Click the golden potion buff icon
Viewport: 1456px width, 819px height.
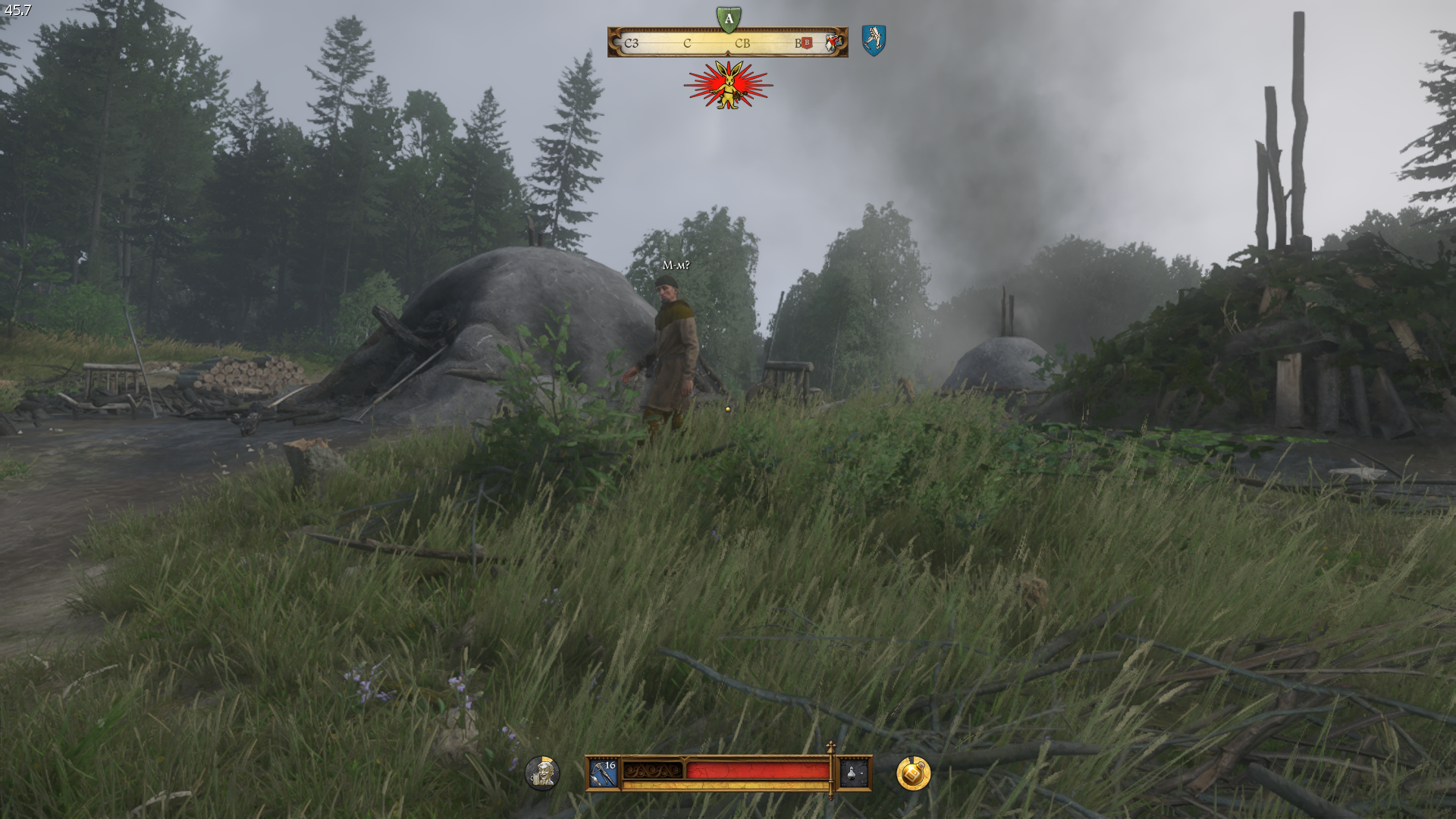click(x=913, y=773)
